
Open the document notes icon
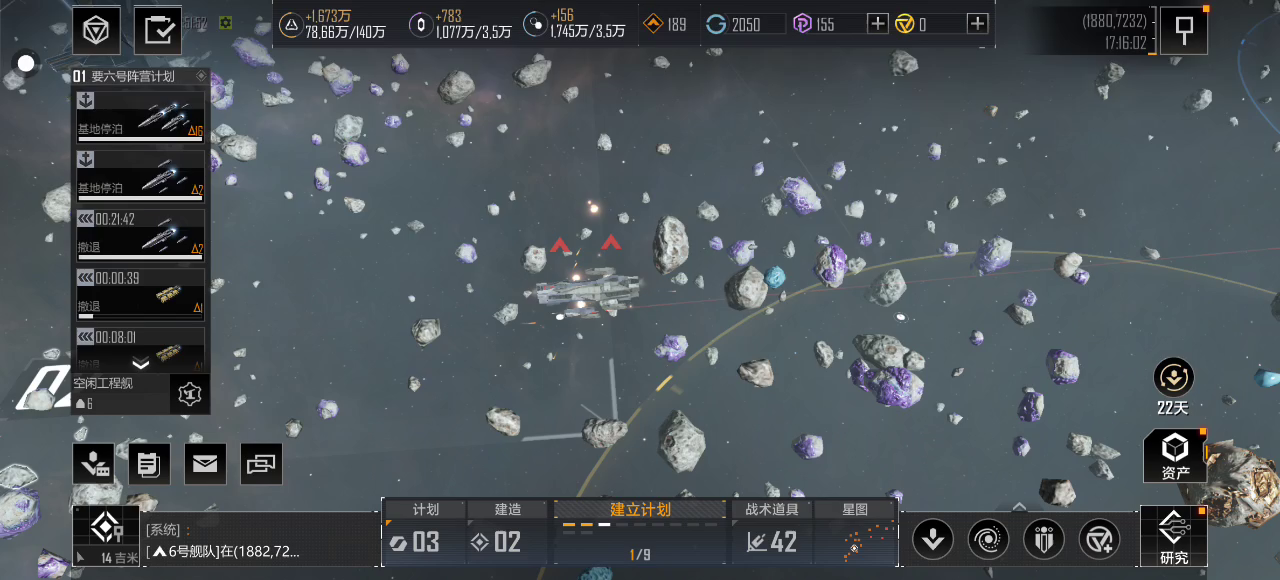pyautogui.click(x=149, y=464)
